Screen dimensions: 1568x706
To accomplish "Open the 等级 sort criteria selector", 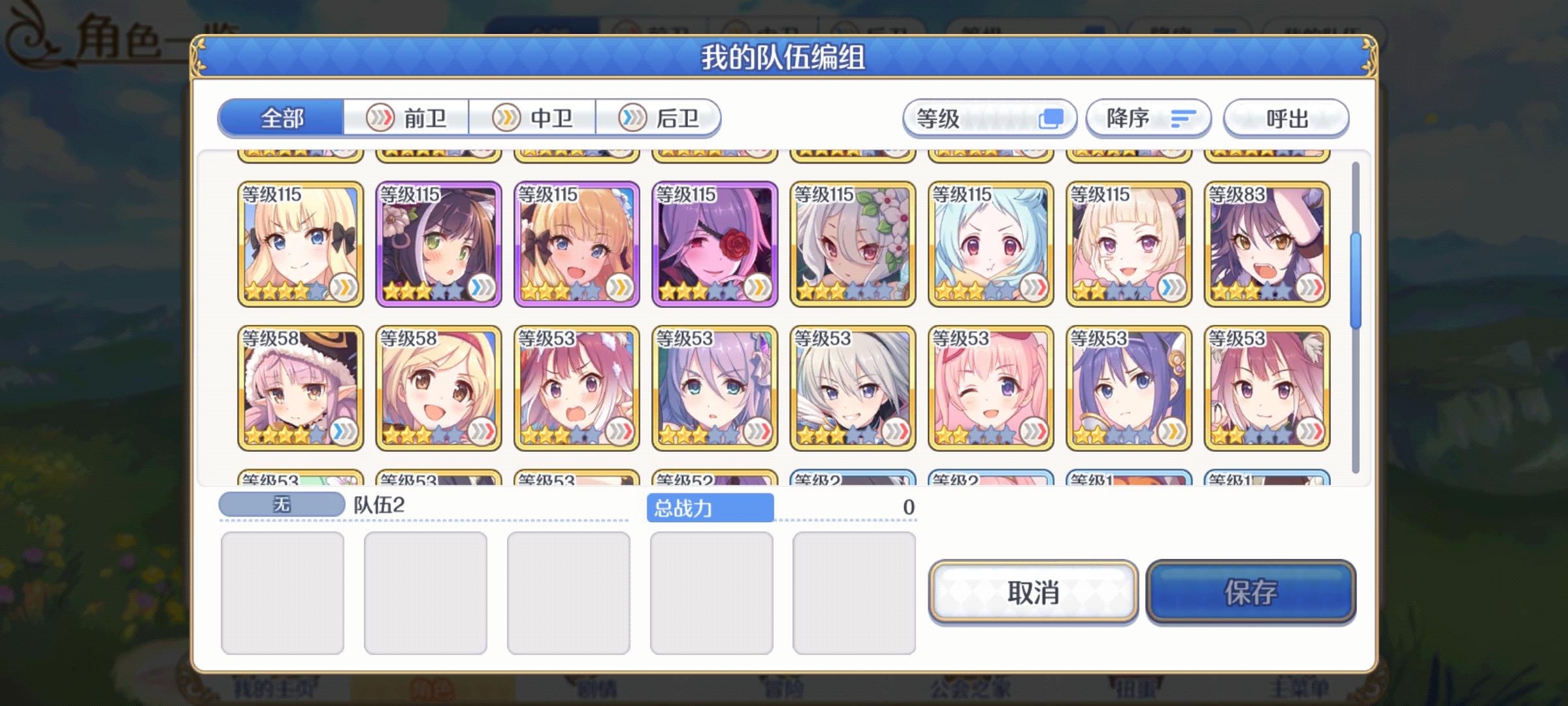I will pyautogui.click(x=988, y=118).
